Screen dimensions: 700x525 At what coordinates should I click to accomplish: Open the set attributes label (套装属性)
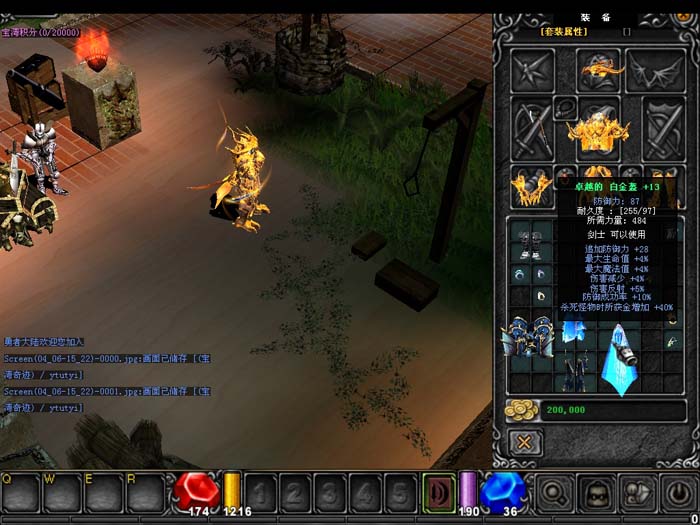click(564, 31)
